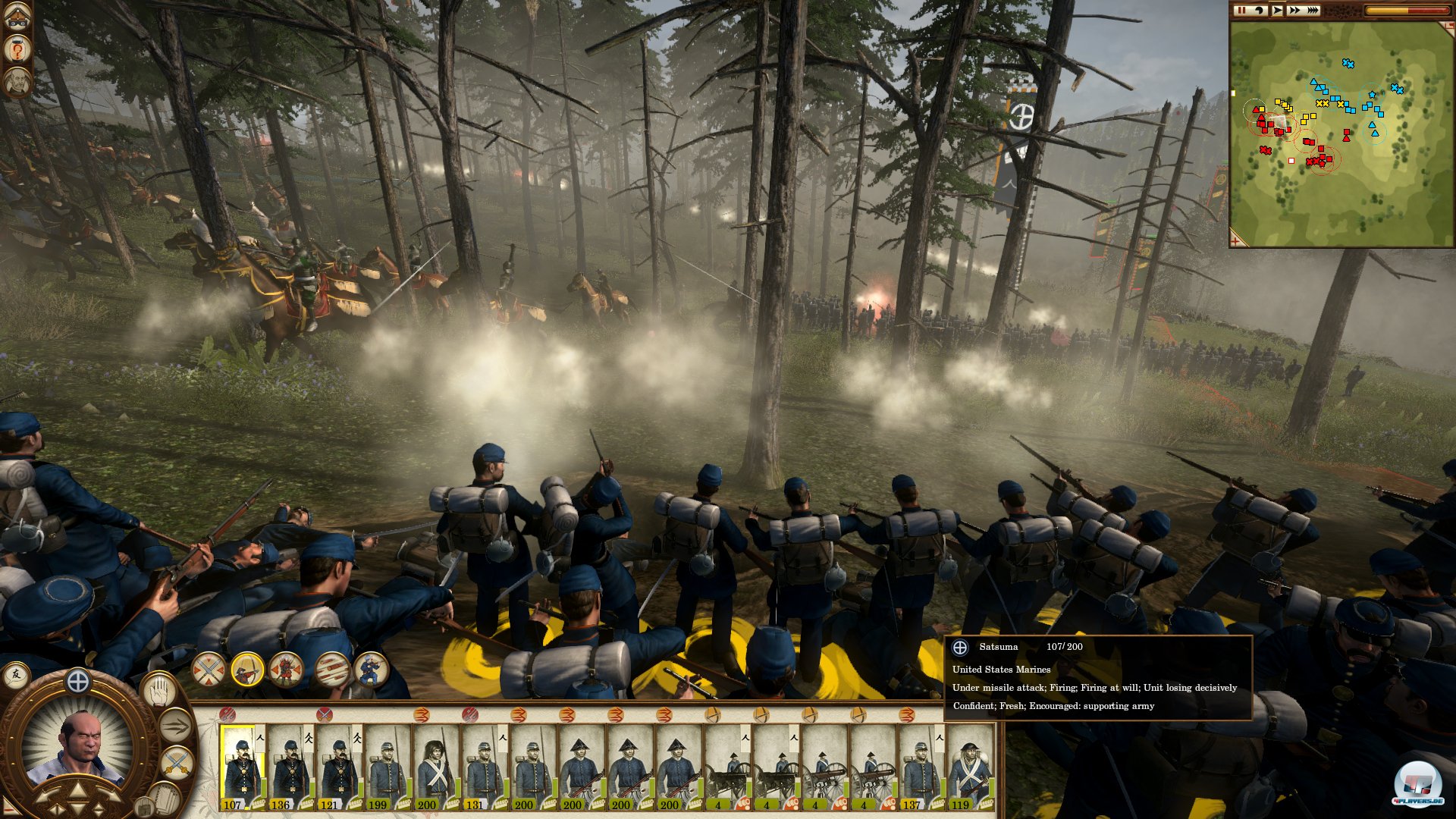Screen dimensions: 1456x819
Task: Select the unit card with 136 men
Action: 290,767
